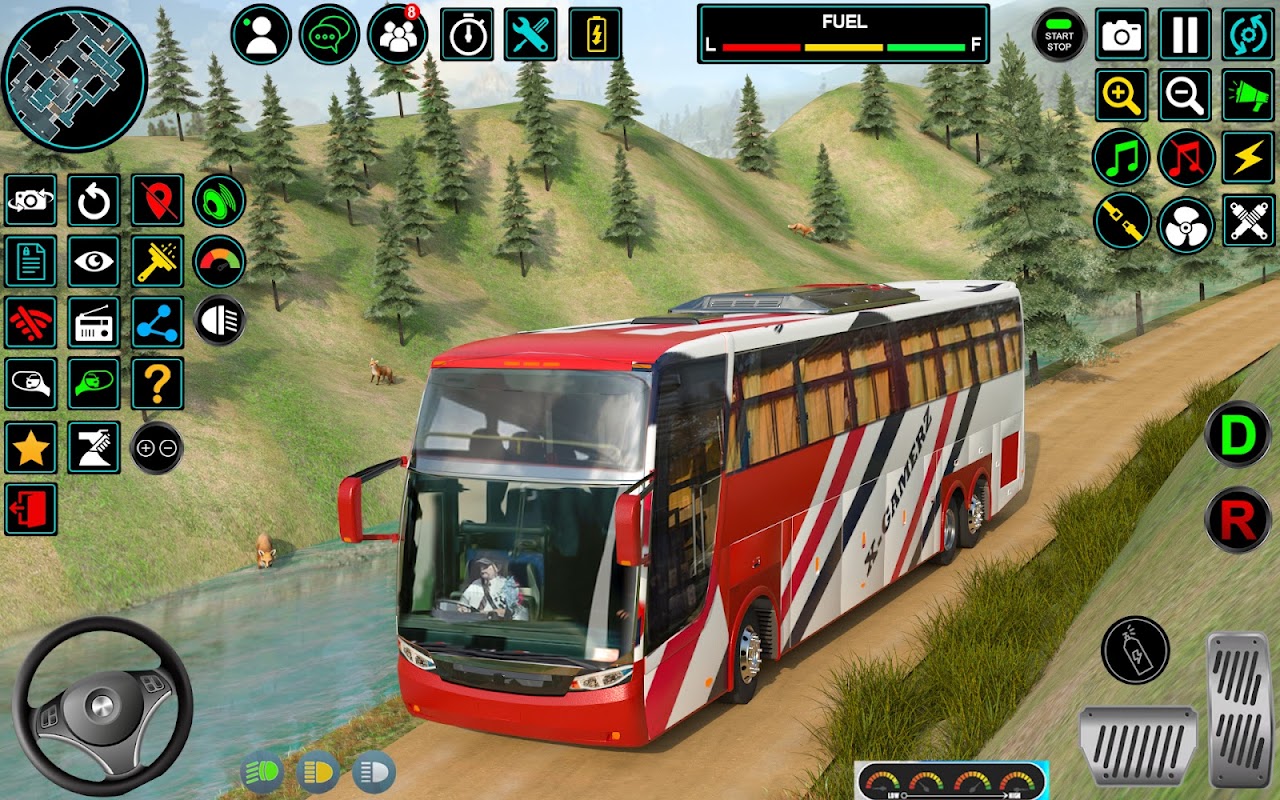Toggle the headlights beam button
This screenshot has width=1280, height=800.
[x=219, y=320]
